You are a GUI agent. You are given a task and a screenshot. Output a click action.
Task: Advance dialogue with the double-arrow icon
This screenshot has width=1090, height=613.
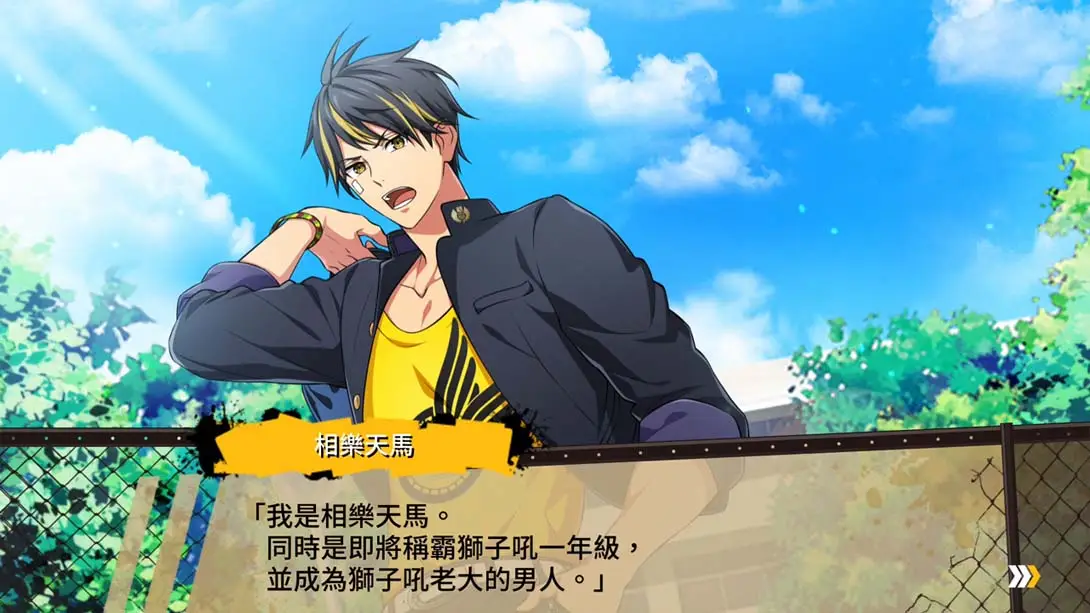(1022, 576)
